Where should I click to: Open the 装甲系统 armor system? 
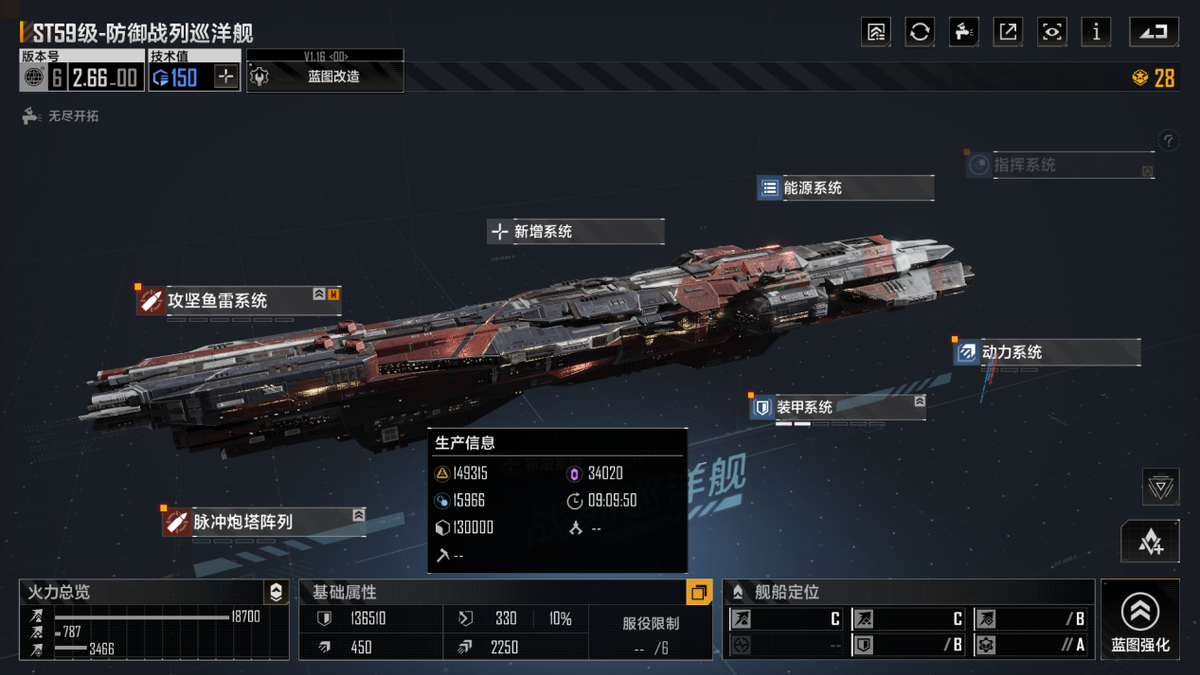(836, 407)
